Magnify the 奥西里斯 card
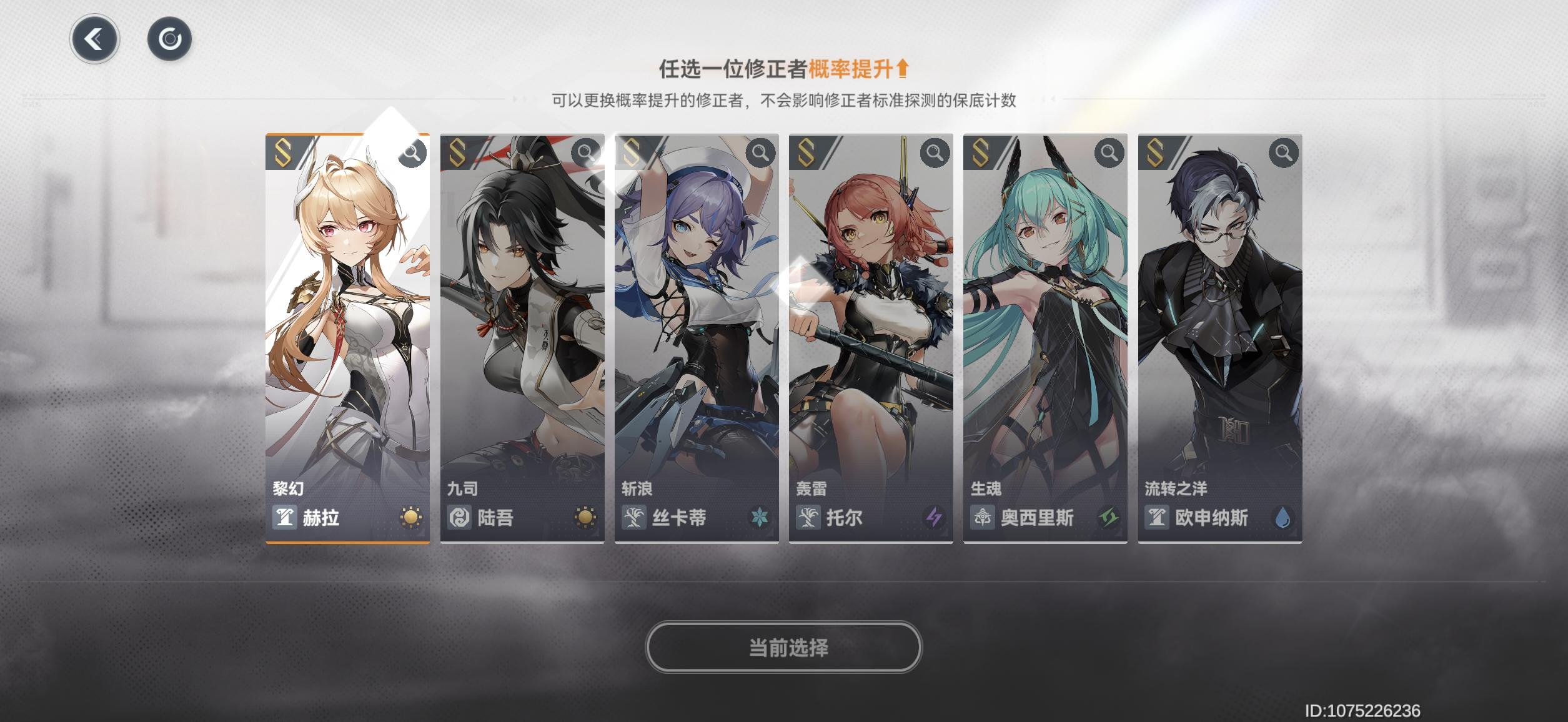The height and width of the screenshot is (722, 1568). [1110, 151]
